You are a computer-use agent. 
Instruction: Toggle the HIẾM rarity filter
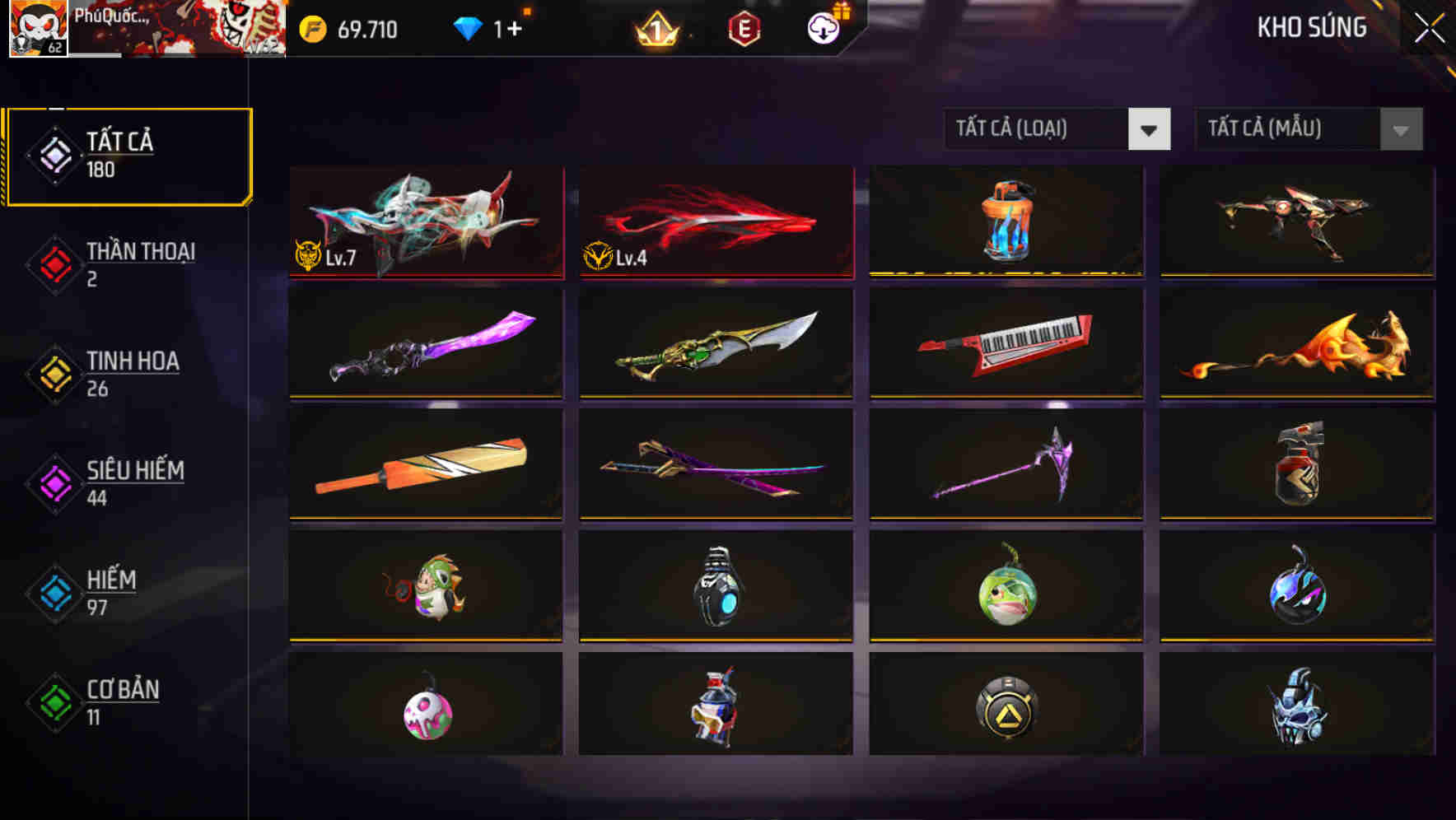[107, 591]
